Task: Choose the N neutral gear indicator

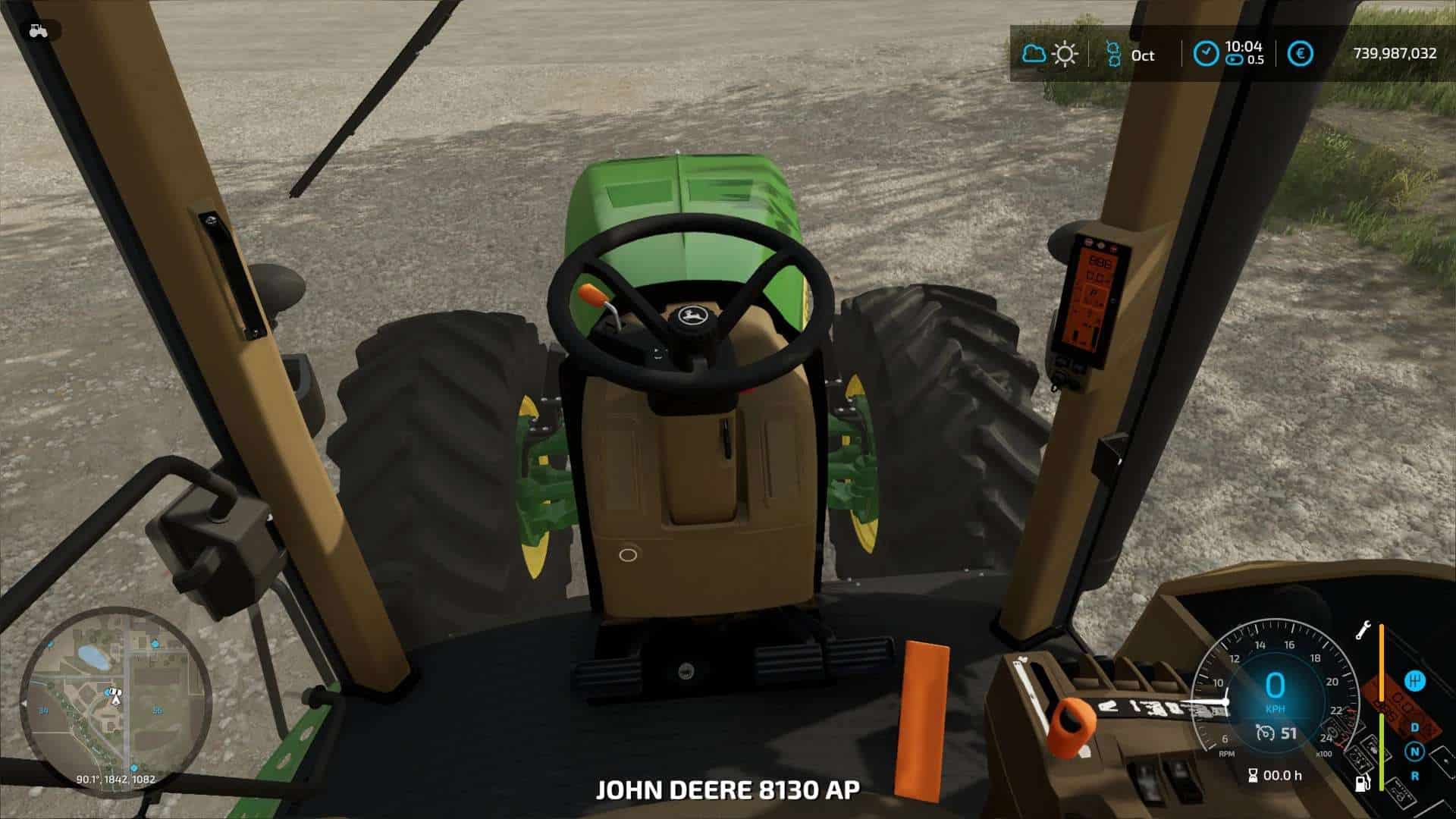Action: coord(1414,752)
